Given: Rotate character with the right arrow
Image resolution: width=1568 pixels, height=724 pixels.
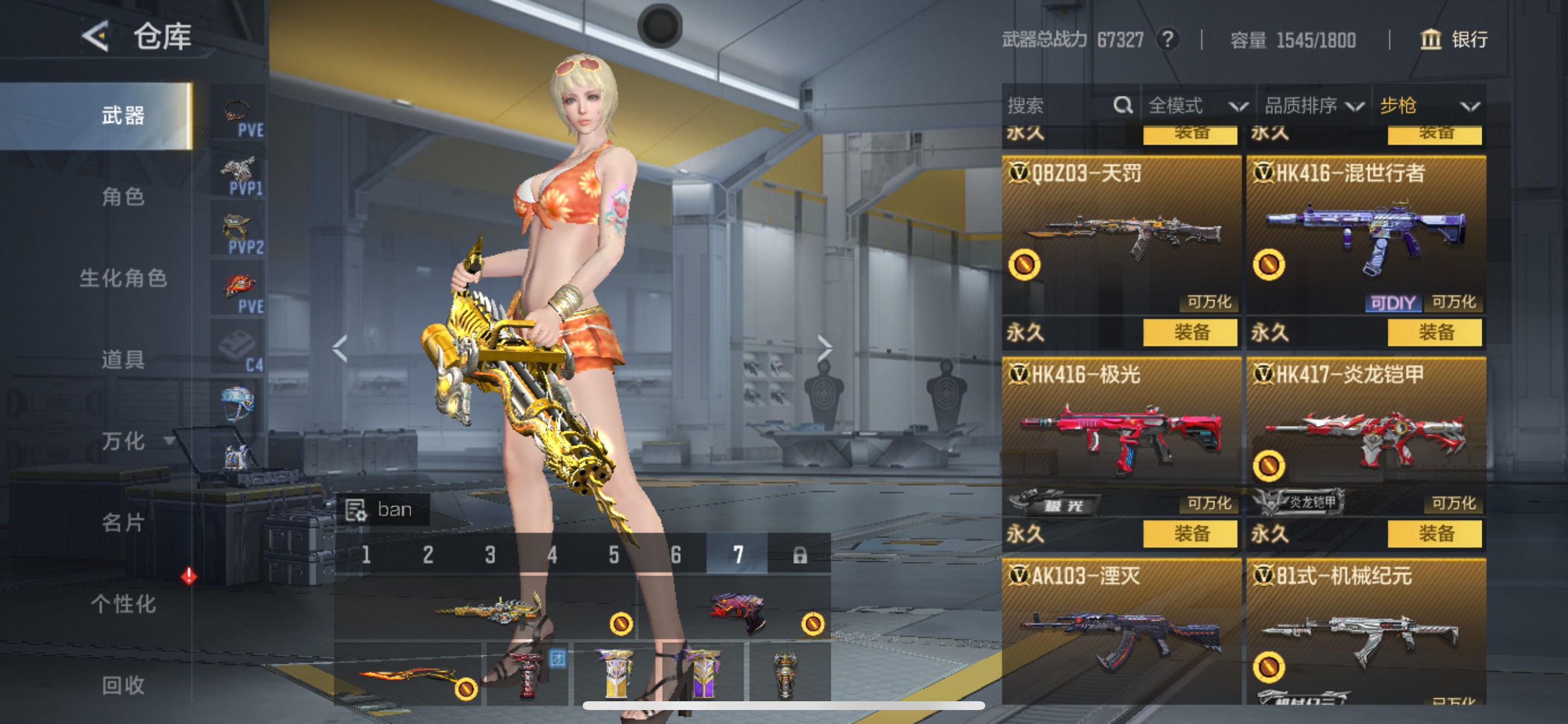Looking at the screenshot, I should coord(824,348).
